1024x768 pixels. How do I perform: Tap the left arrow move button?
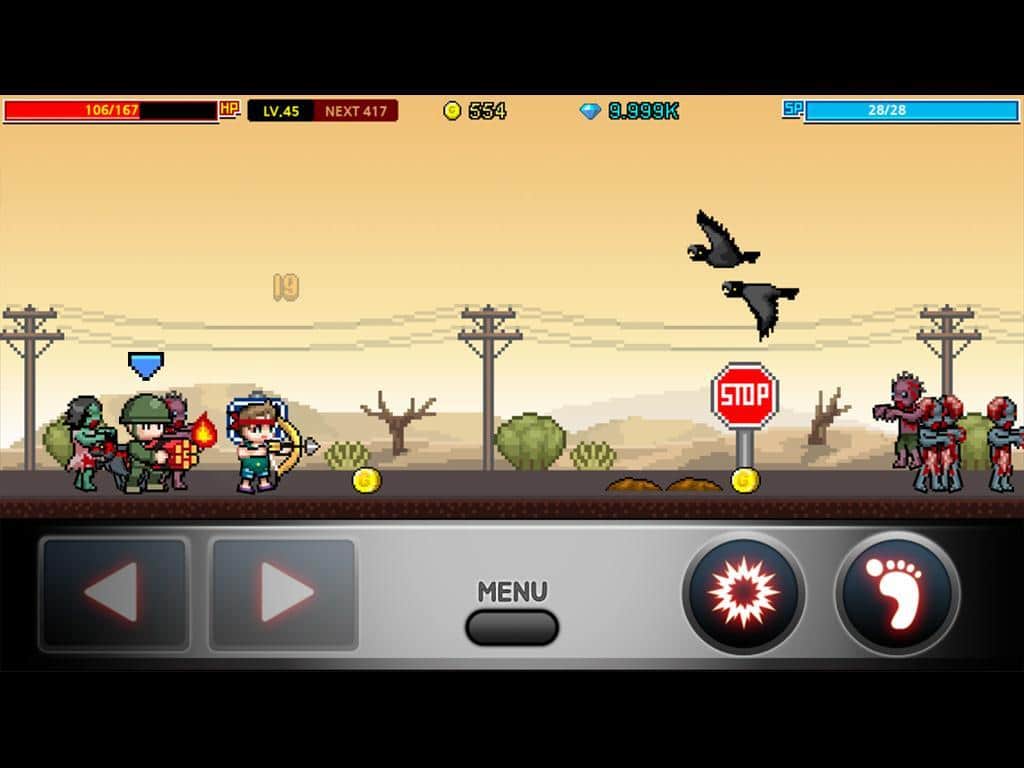(114, 594)
